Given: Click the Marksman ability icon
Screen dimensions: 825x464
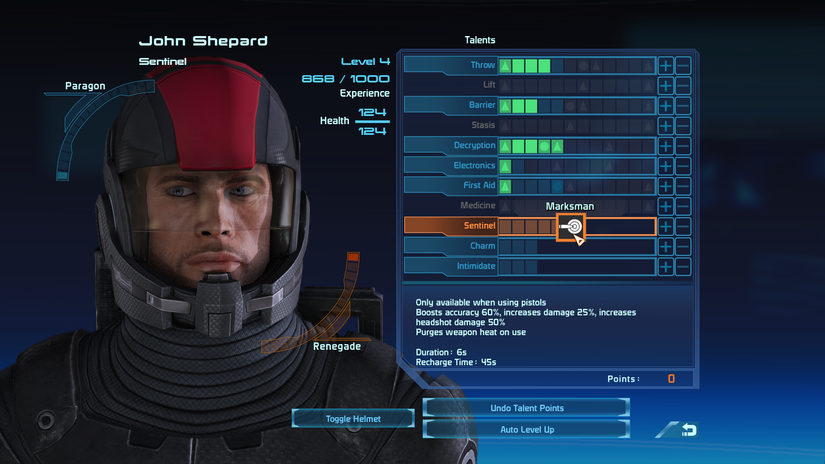Looking at the screenshot, I should point(571,227).
